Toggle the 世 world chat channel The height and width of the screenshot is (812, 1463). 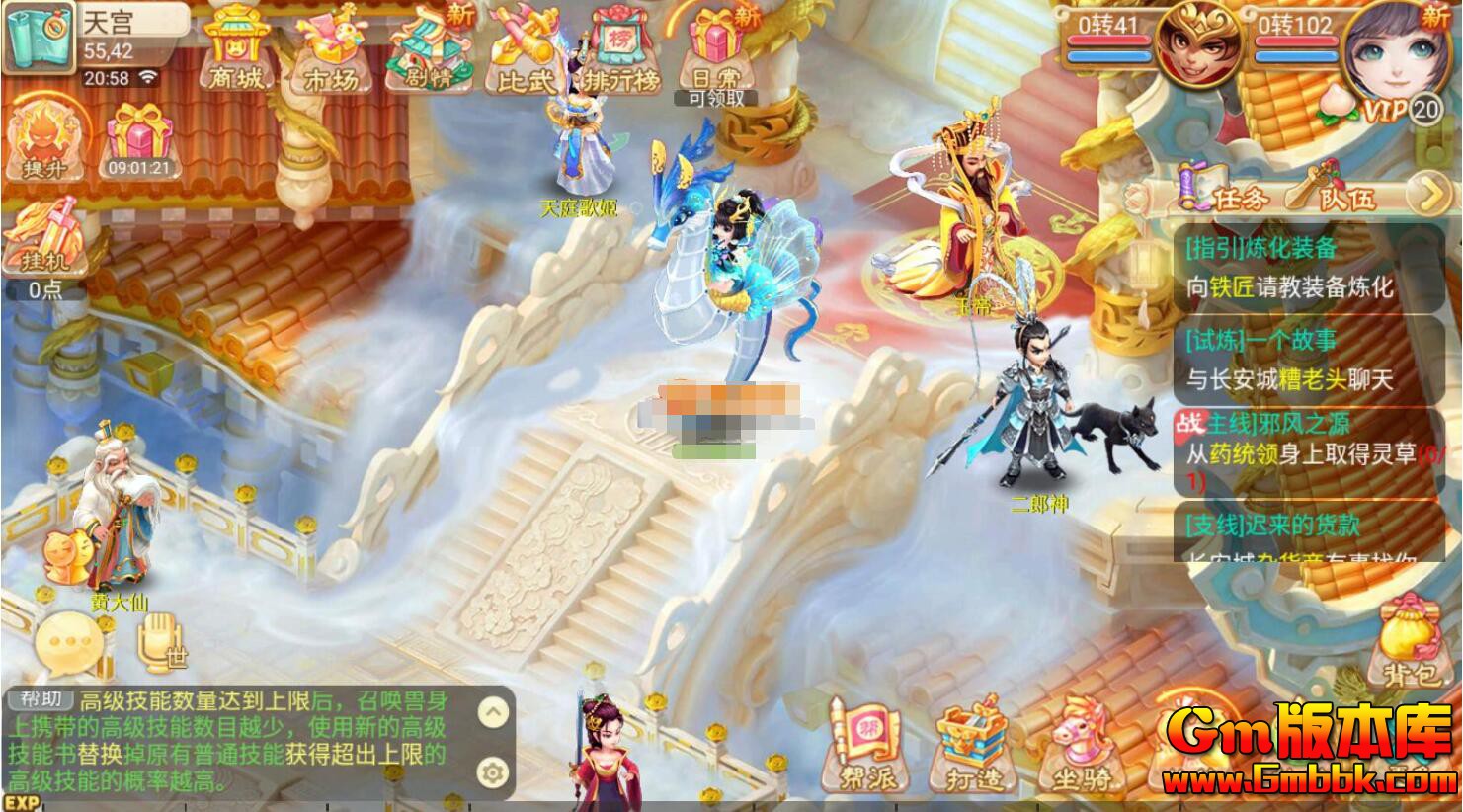[x=158, y=642]
